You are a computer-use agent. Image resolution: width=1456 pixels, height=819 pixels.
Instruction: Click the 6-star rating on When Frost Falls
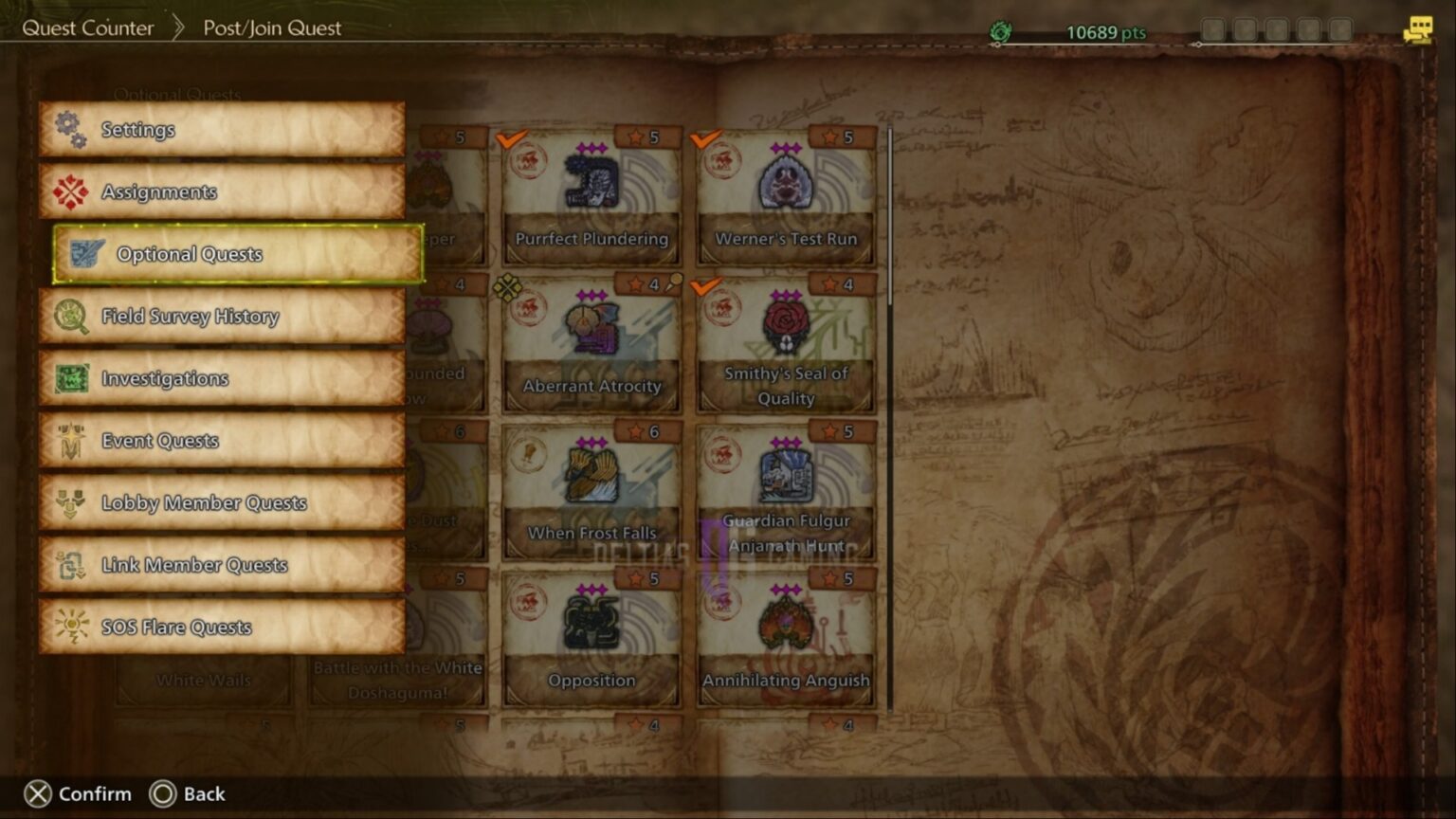[646, 432]
